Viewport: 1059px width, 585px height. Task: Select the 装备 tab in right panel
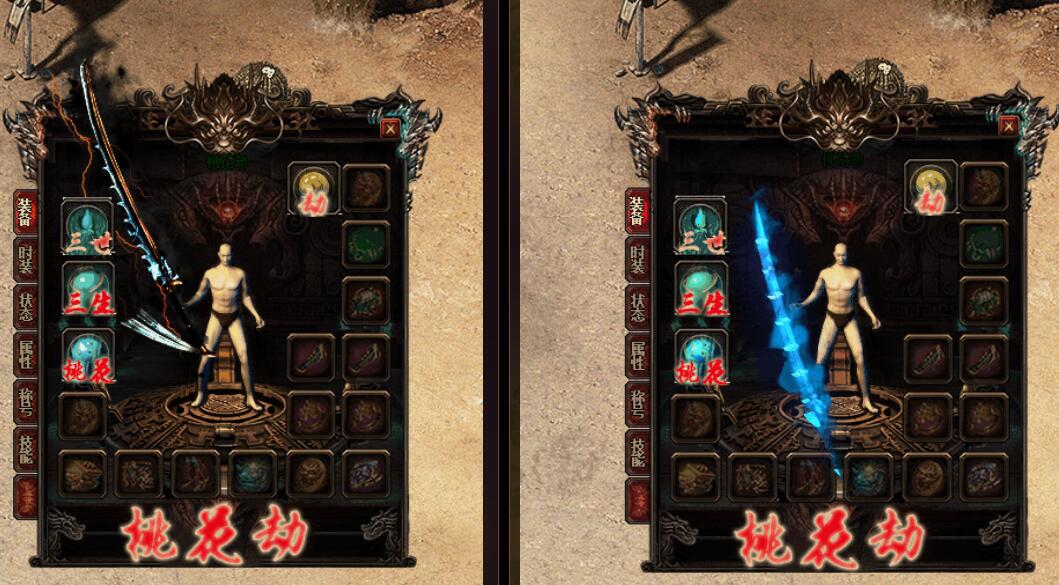(x=637, y=212)
